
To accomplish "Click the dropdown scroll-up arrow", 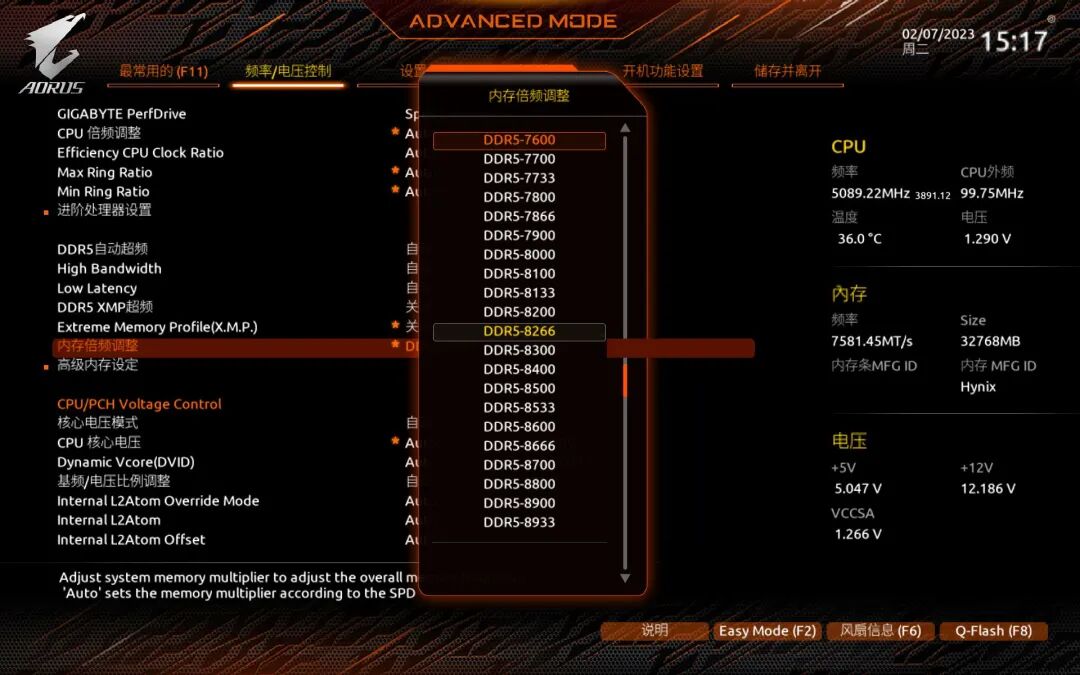I will (625, 128).
